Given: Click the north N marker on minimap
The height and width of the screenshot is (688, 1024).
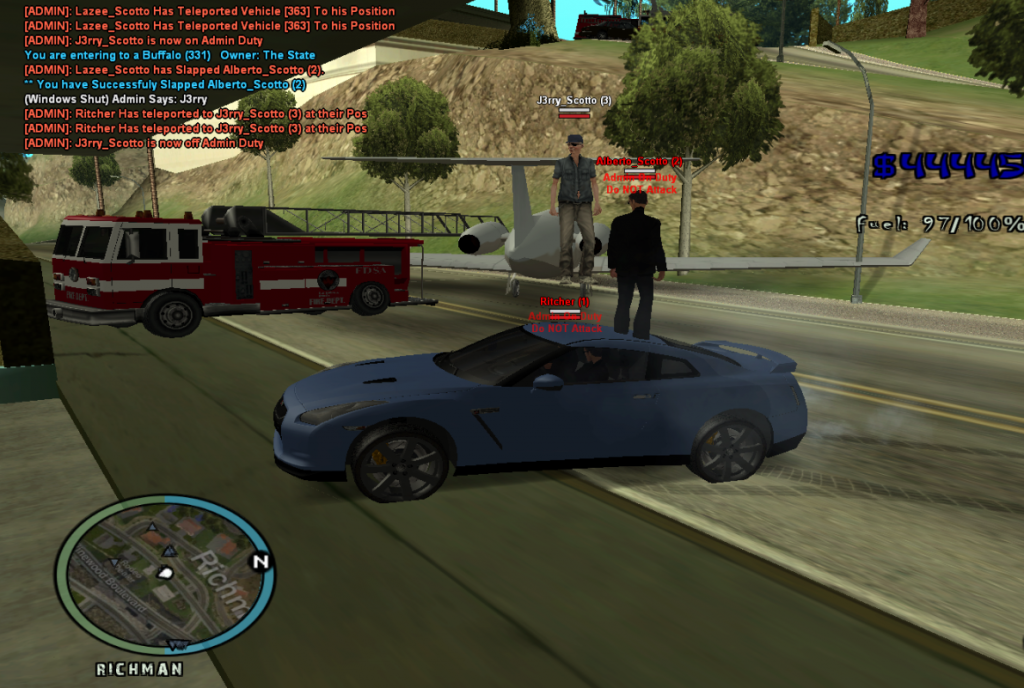Looking at the screenshot, I should (261, 562).
